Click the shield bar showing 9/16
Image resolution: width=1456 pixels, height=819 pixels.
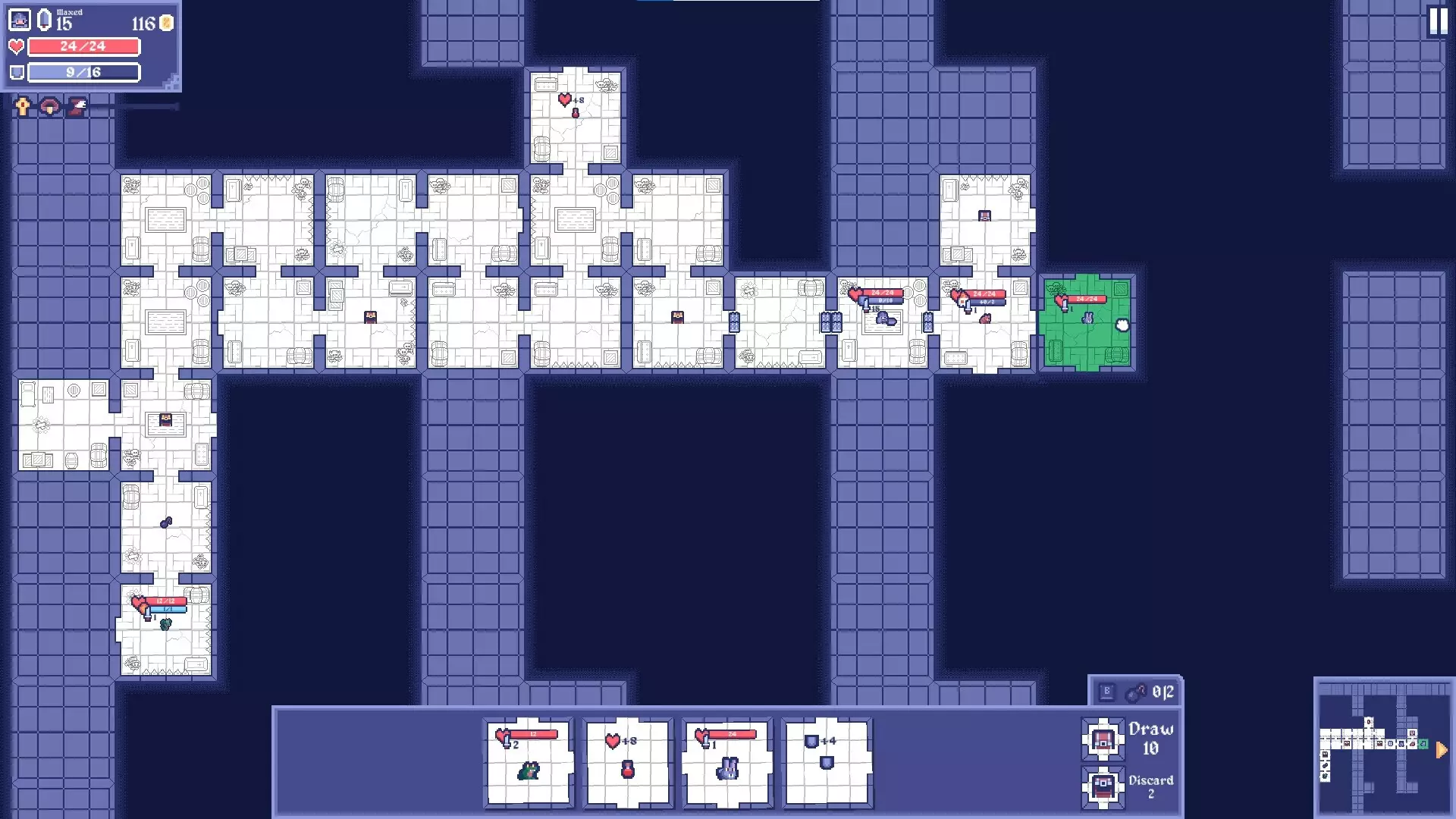point(83,73)
